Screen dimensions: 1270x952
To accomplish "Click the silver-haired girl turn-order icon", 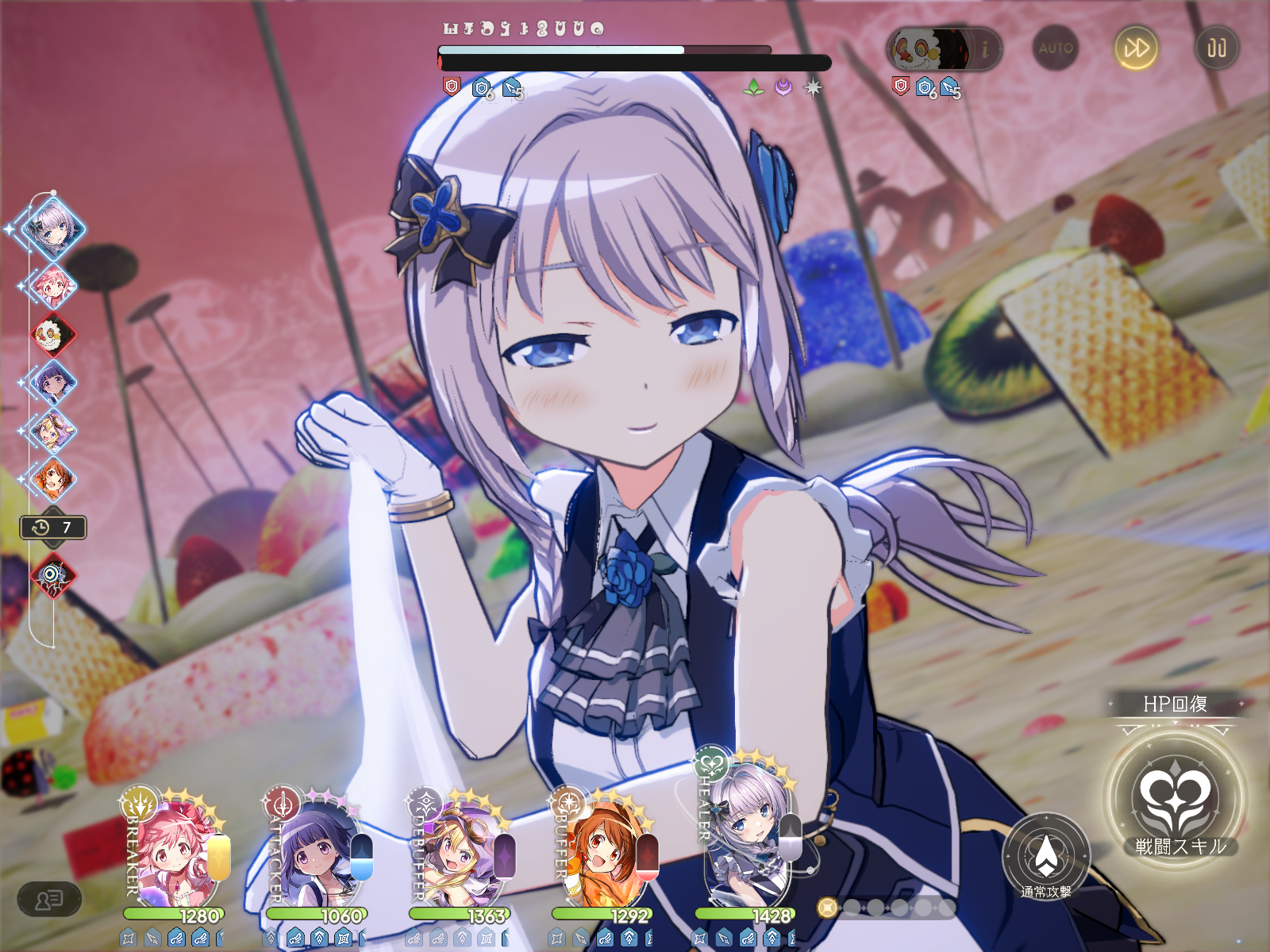I will tap(53, 228).
